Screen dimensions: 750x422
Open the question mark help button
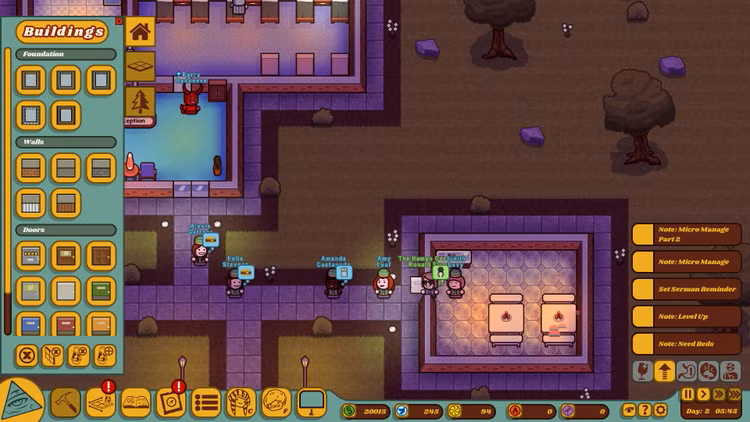tap(644, 410)
